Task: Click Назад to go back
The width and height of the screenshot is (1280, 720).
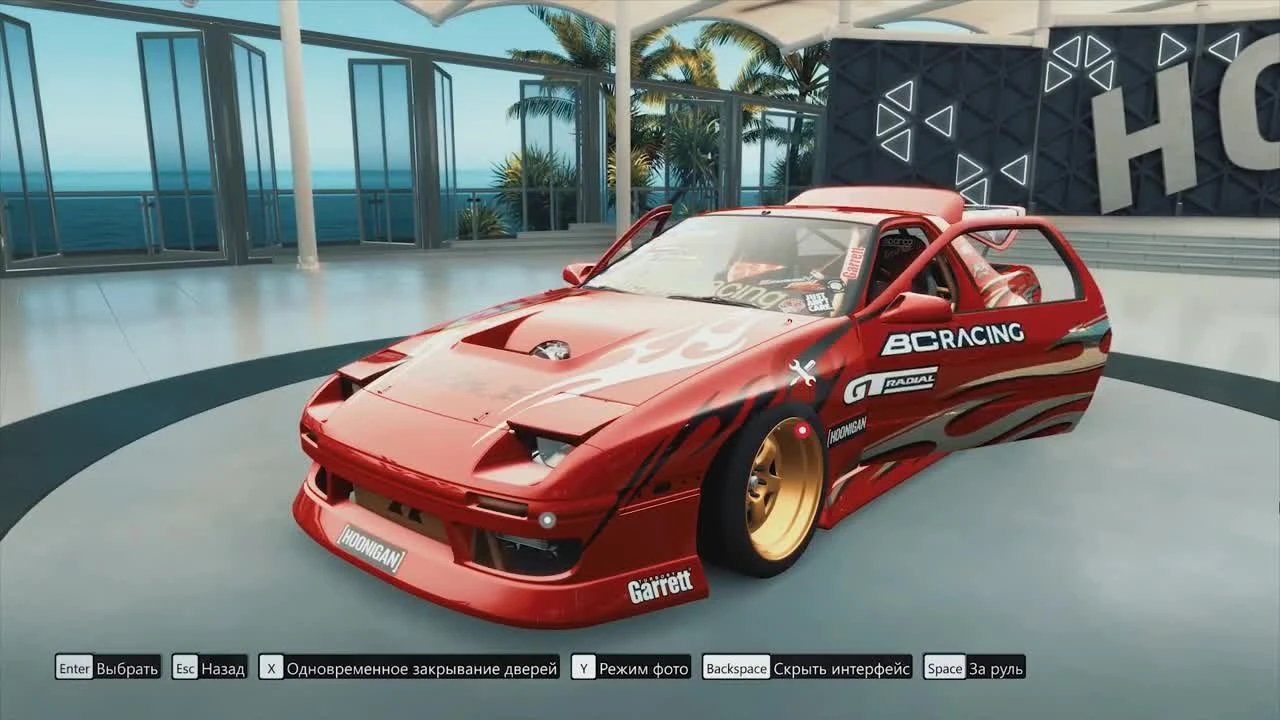Action: click(x=222, y=668)
